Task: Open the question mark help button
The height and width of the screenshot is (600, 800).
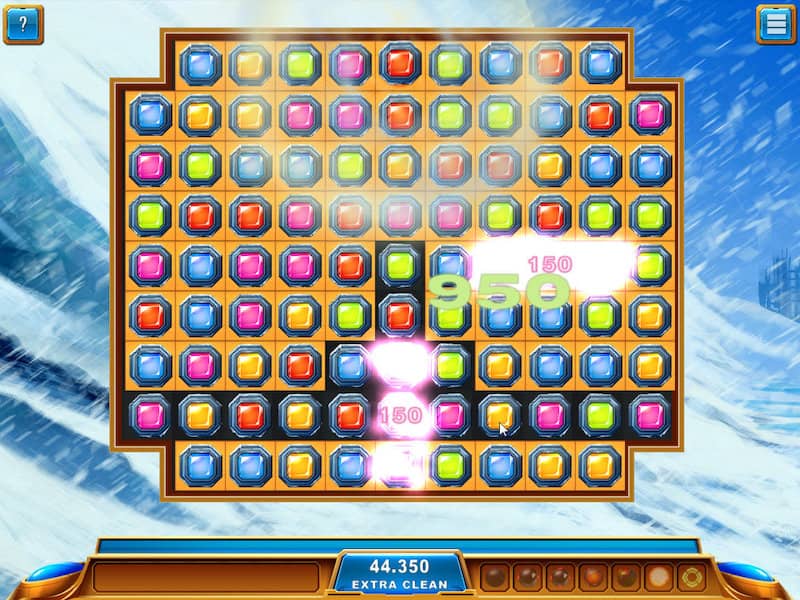Action: point(23,24)
